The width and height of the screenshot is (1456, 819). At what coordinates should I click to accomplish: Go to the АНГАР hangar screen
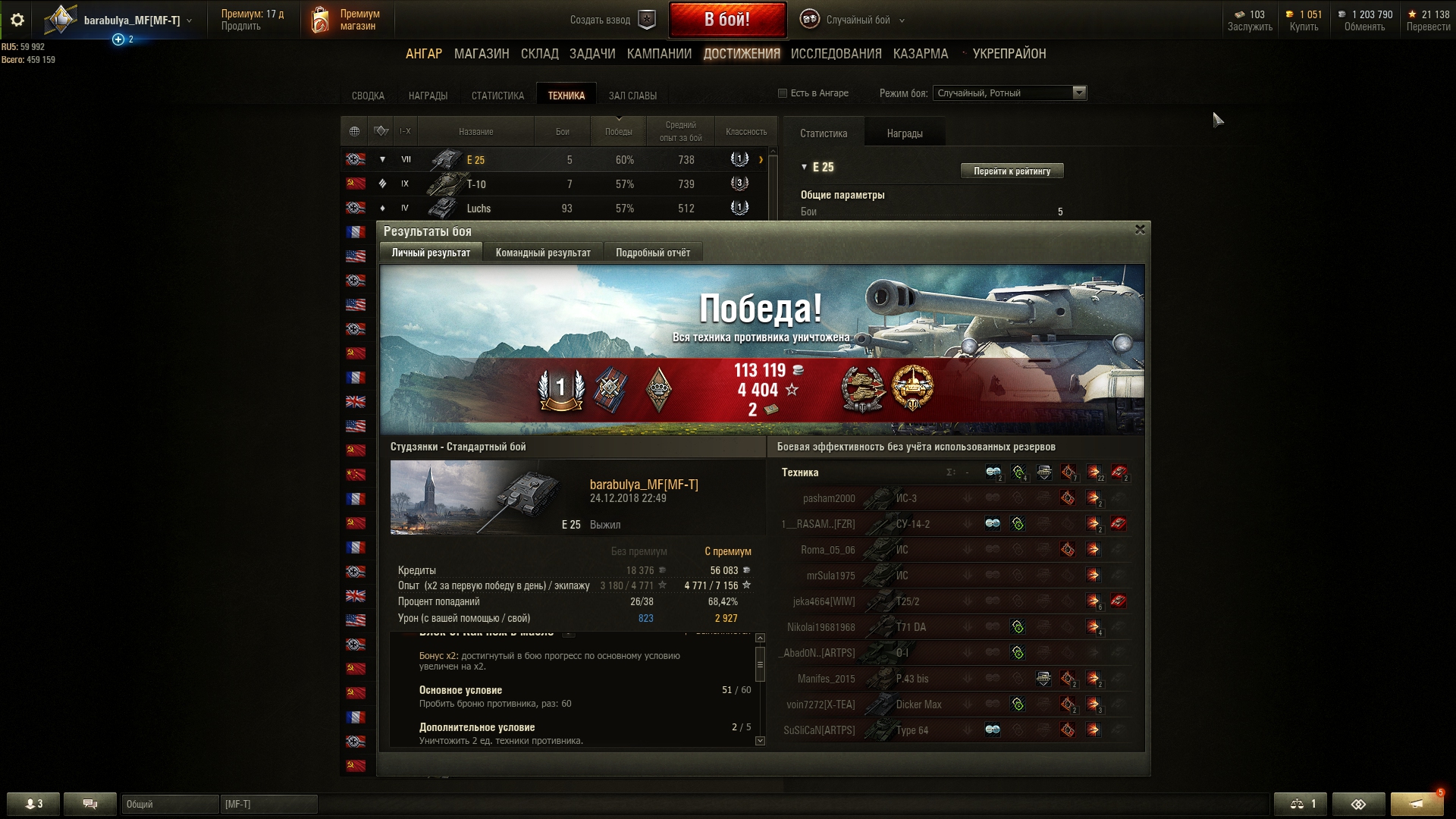[423, 54]
